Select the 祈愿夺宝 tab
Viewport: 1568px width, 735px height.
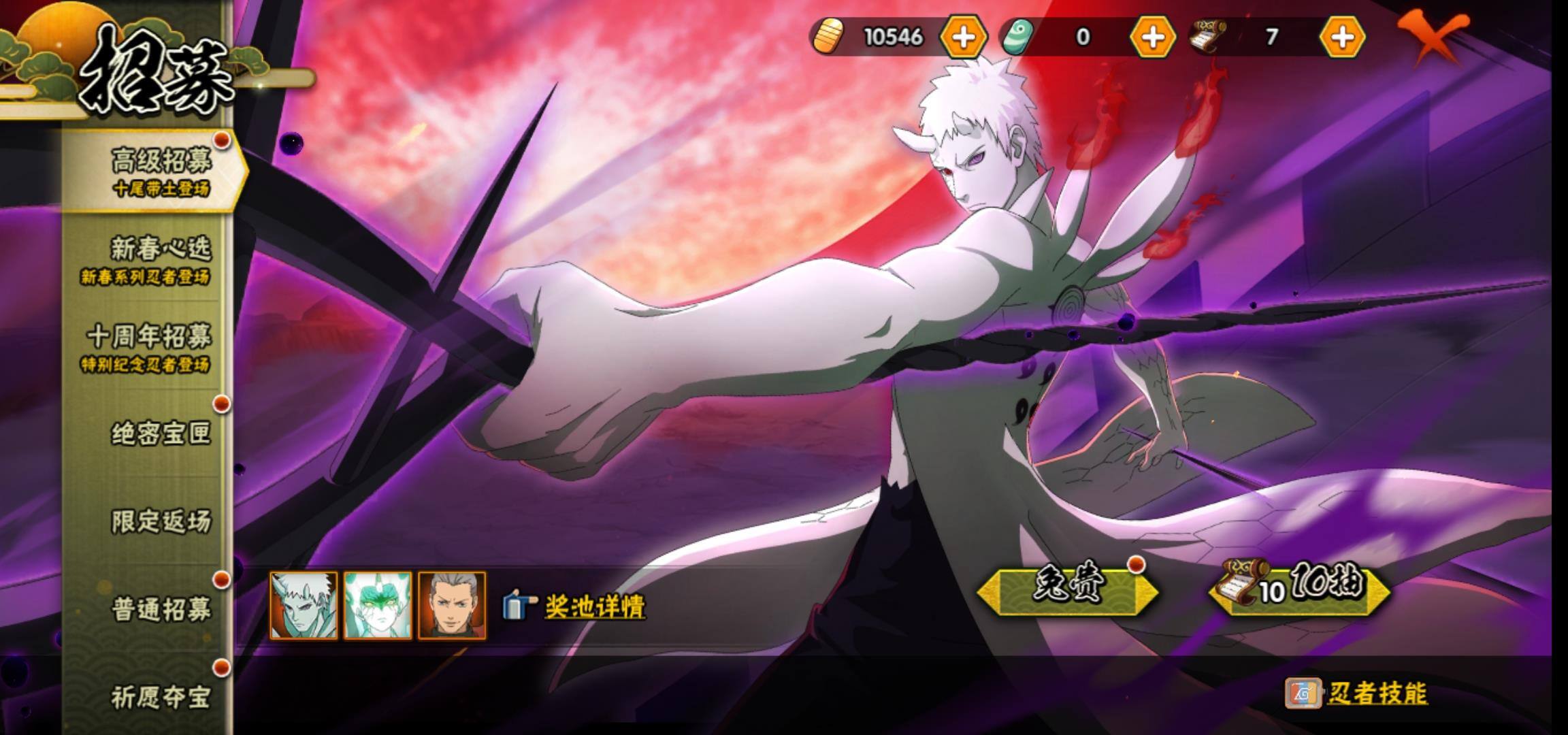tap(161, 696)
